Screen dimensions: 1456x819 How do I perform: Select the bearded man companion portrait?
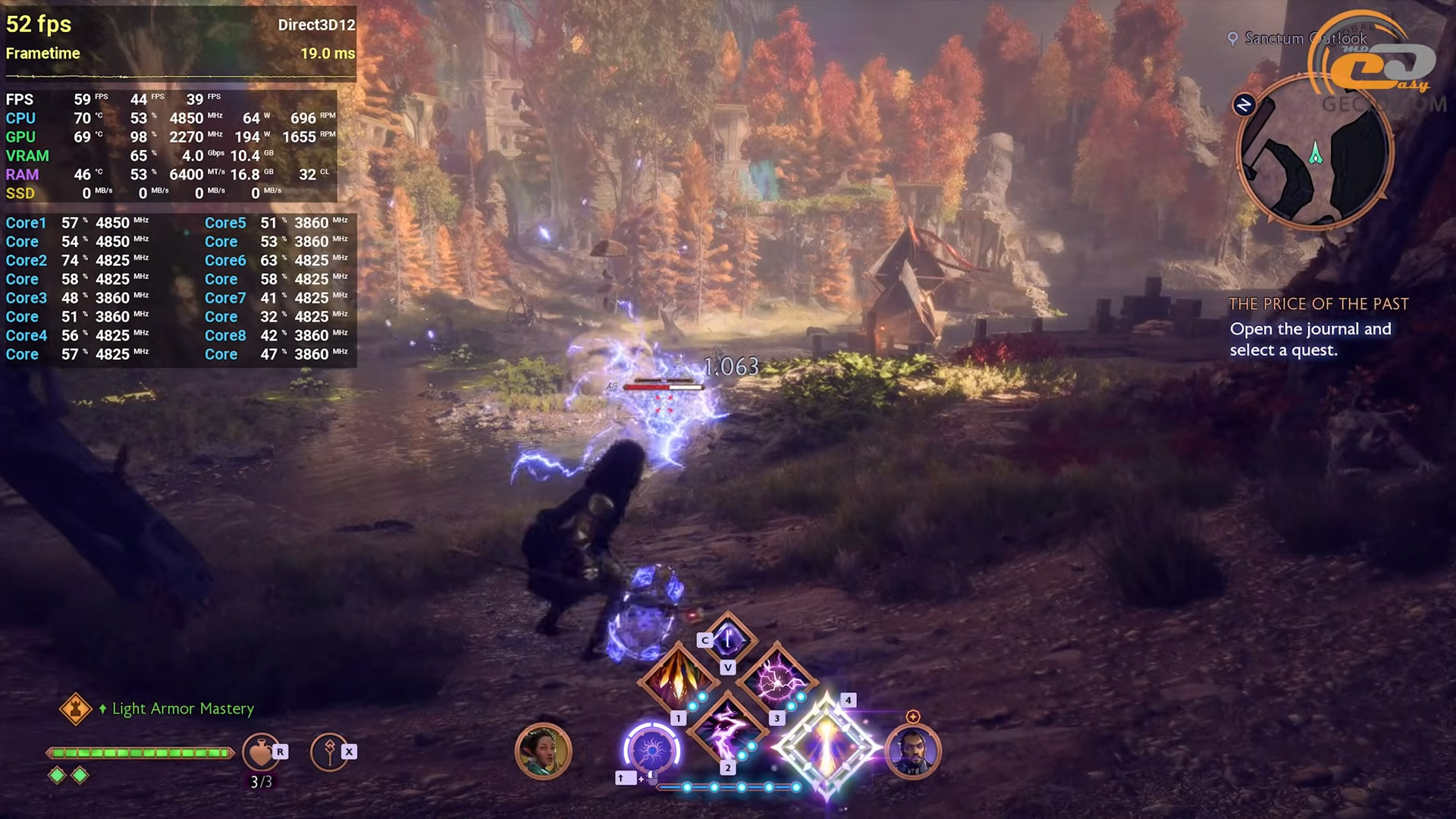912,751
